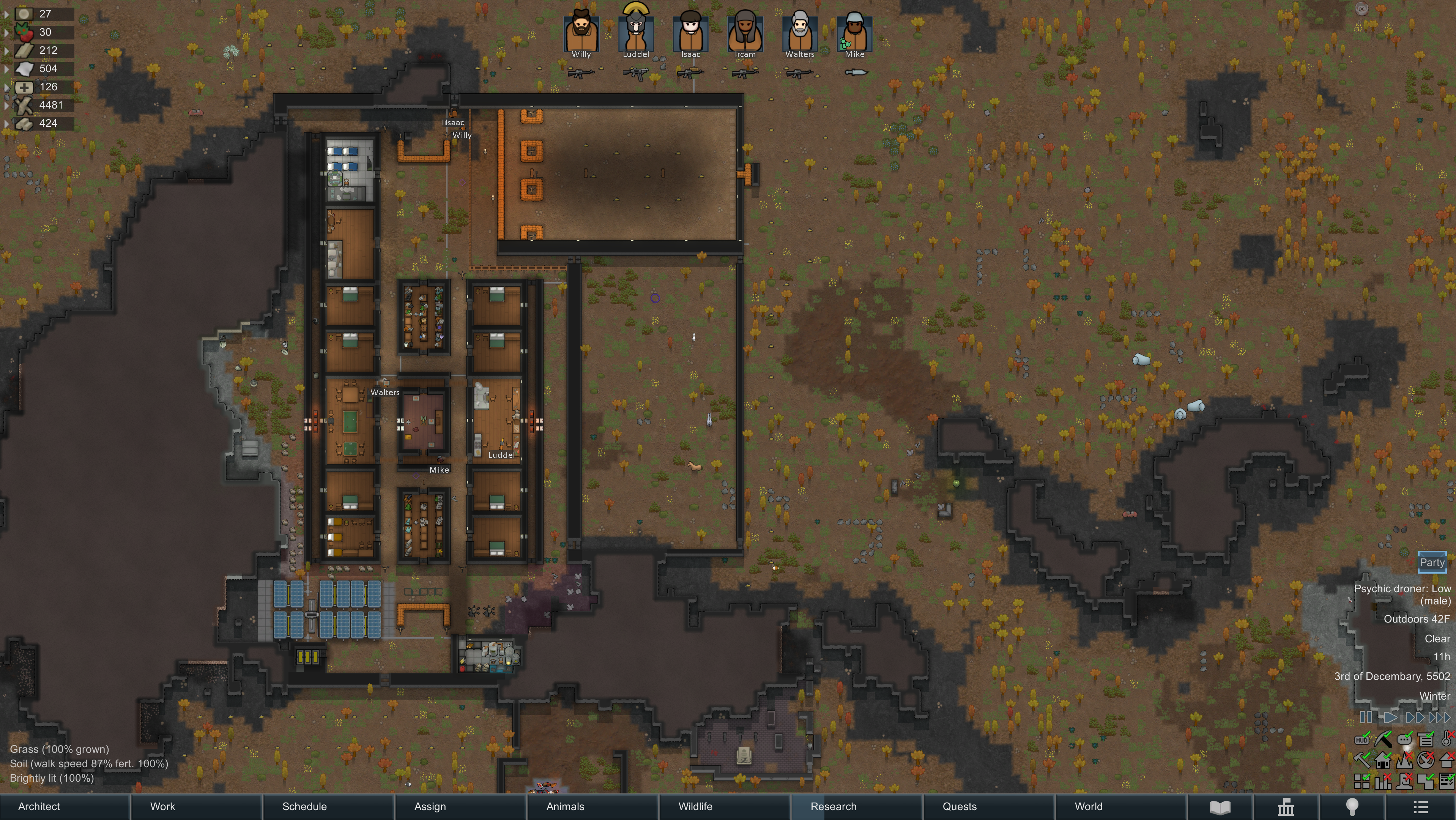Switch to the World view

[1088, 806]
